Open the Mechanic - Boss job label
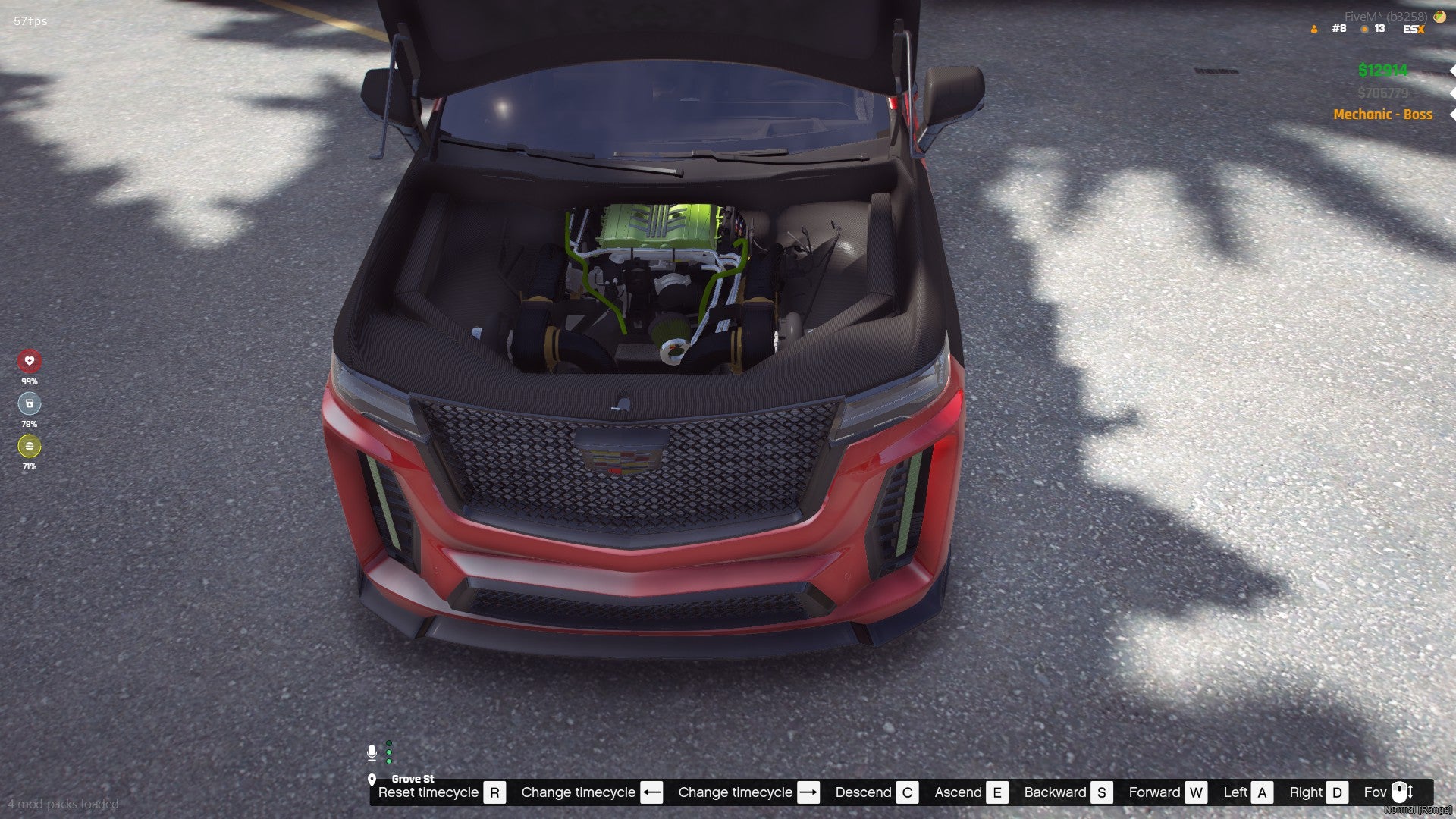1456x819 pixels. click(1382, 115)
